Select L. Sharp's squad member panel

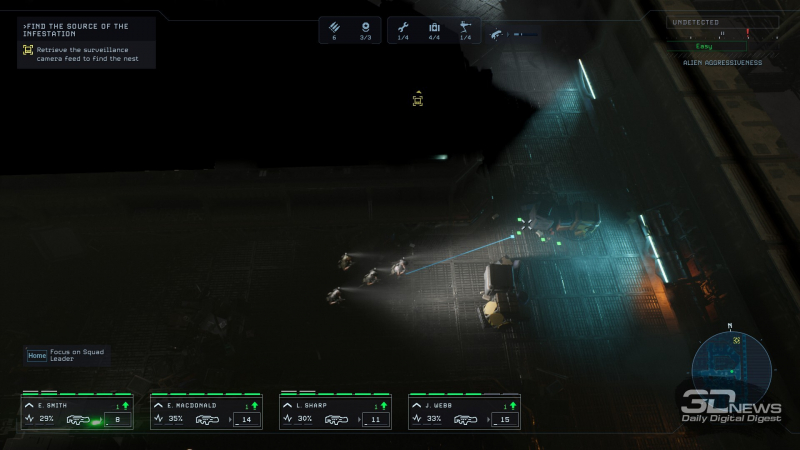[x=335, y=412]
